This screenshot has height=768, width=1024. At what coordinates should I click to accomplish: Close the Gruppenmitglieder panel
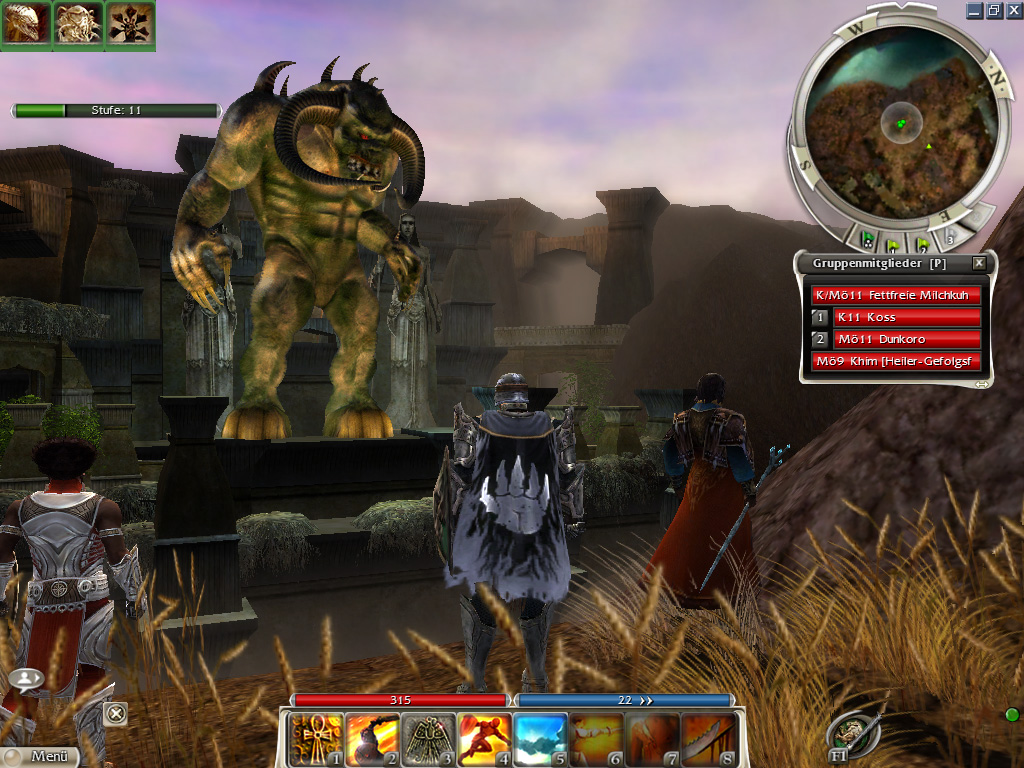(979, 263)
